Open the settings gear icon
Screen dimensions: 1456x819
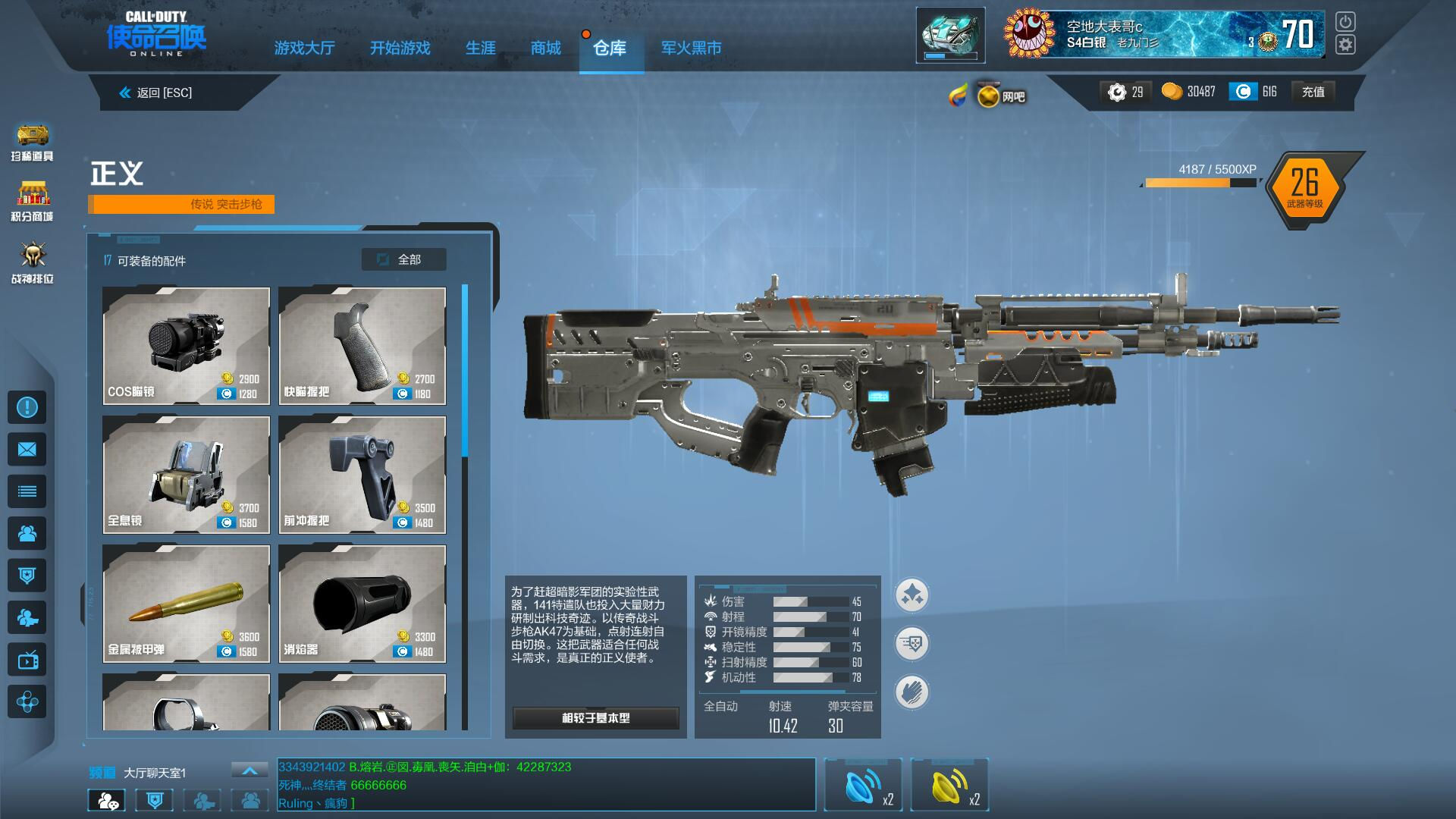[x=1345, y=45]
